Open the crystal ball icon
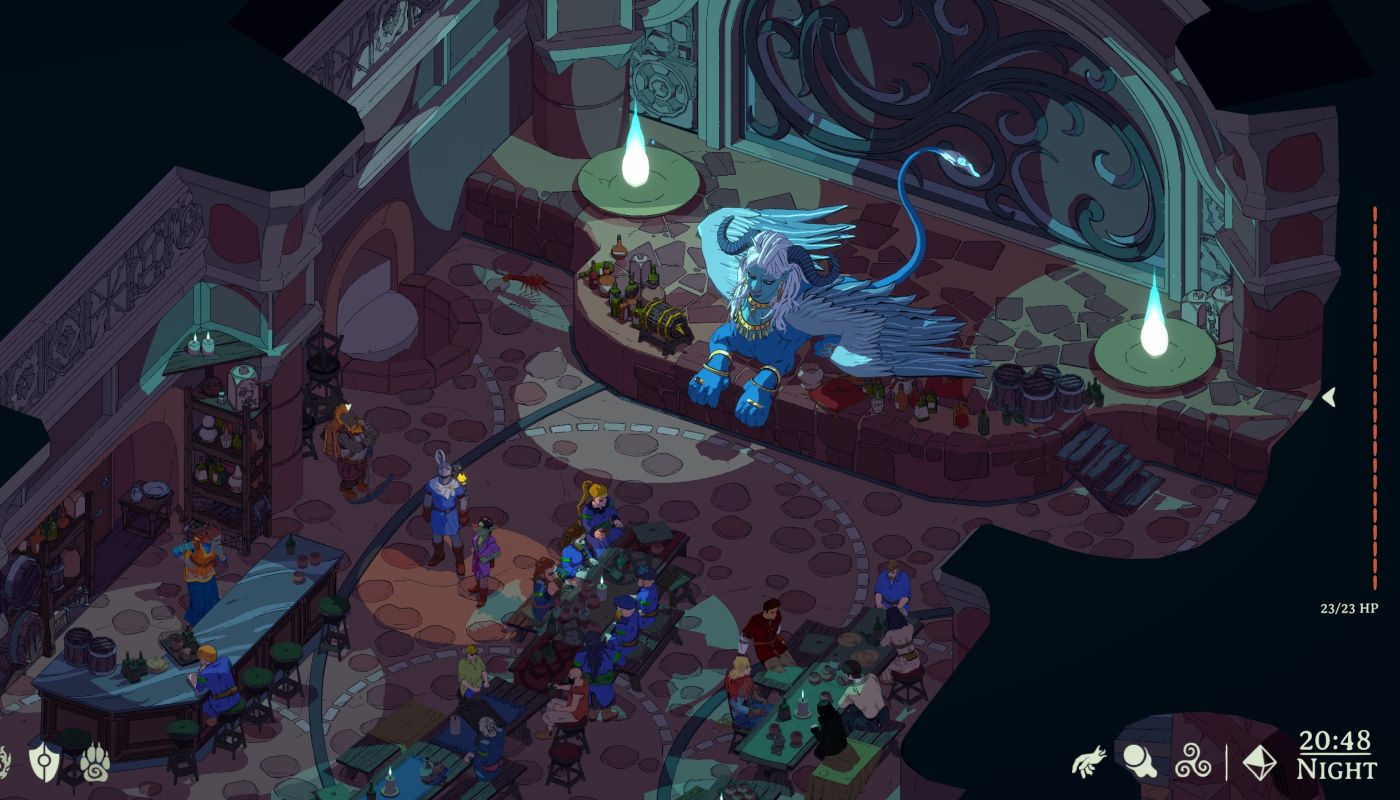 1139,762
